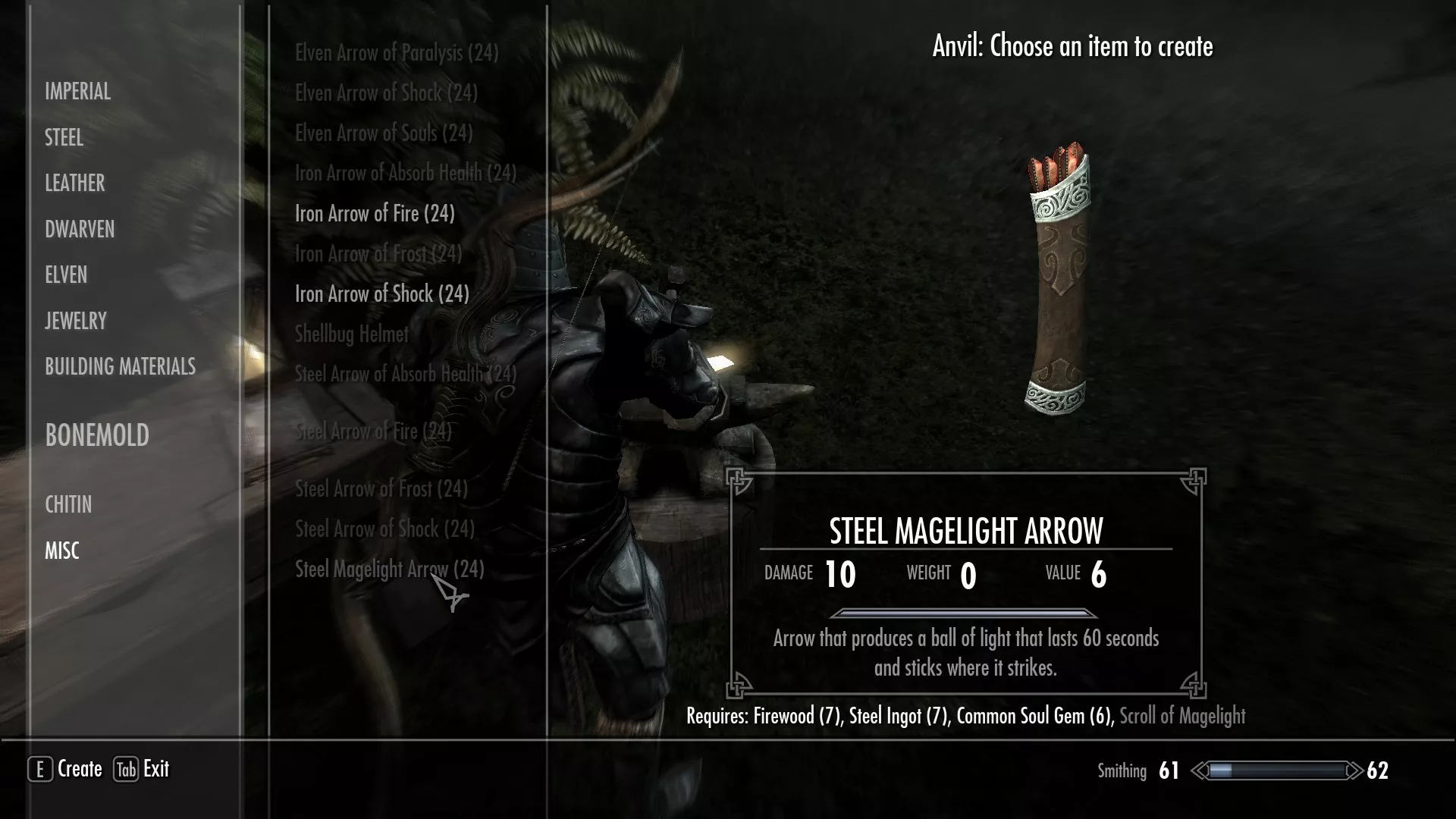The width and height of the screenshot is (1456, 819).
Task: Switch to the Steel category
Action: point(64,138)
